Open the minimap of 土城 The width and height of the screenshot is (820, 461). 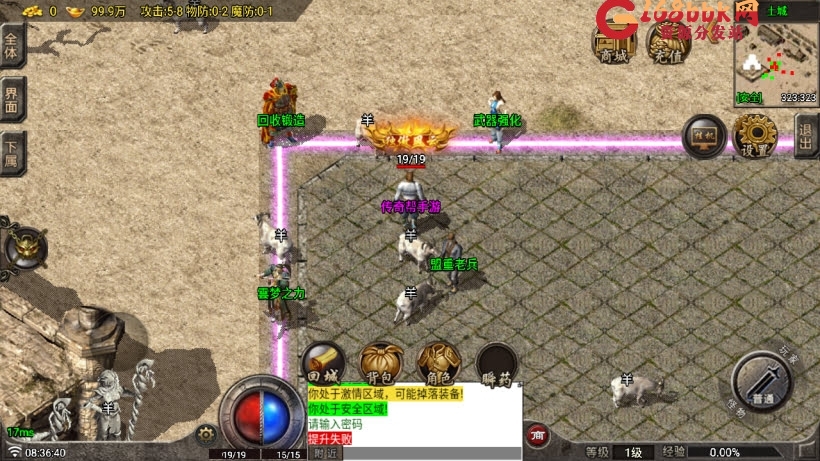(776, 58)
